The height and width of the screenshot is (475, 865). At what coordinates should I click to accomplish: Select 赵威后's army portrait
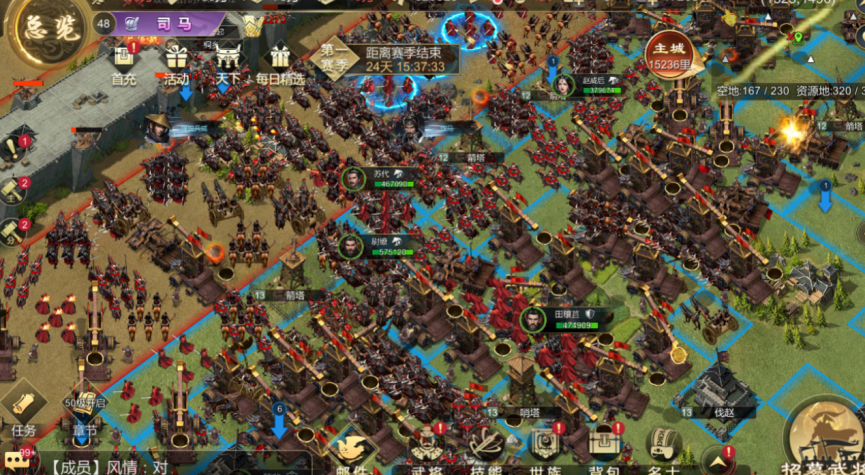563,85
